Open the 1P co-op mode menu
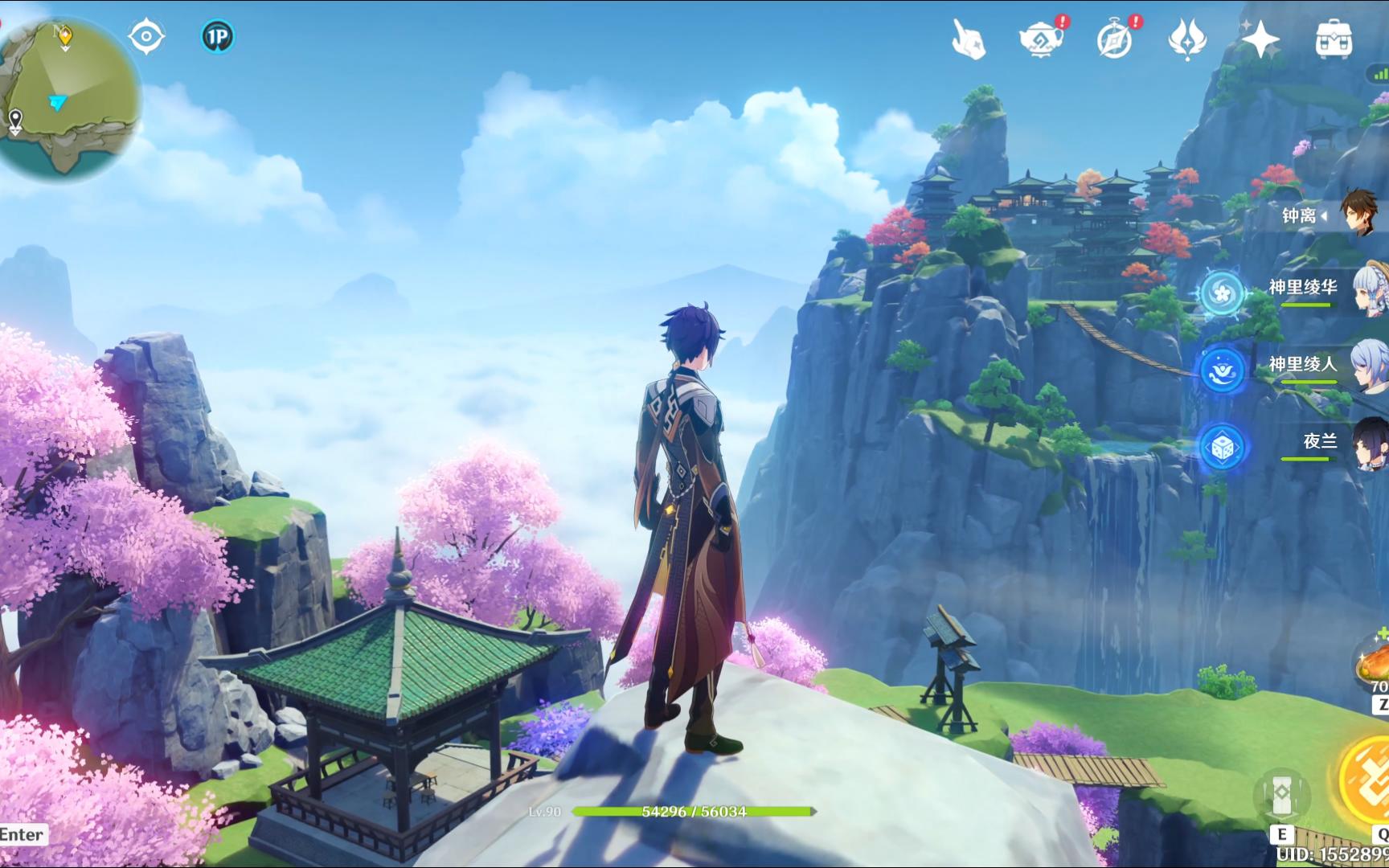This screenshot has height=868, width=1389. [217, 37]
